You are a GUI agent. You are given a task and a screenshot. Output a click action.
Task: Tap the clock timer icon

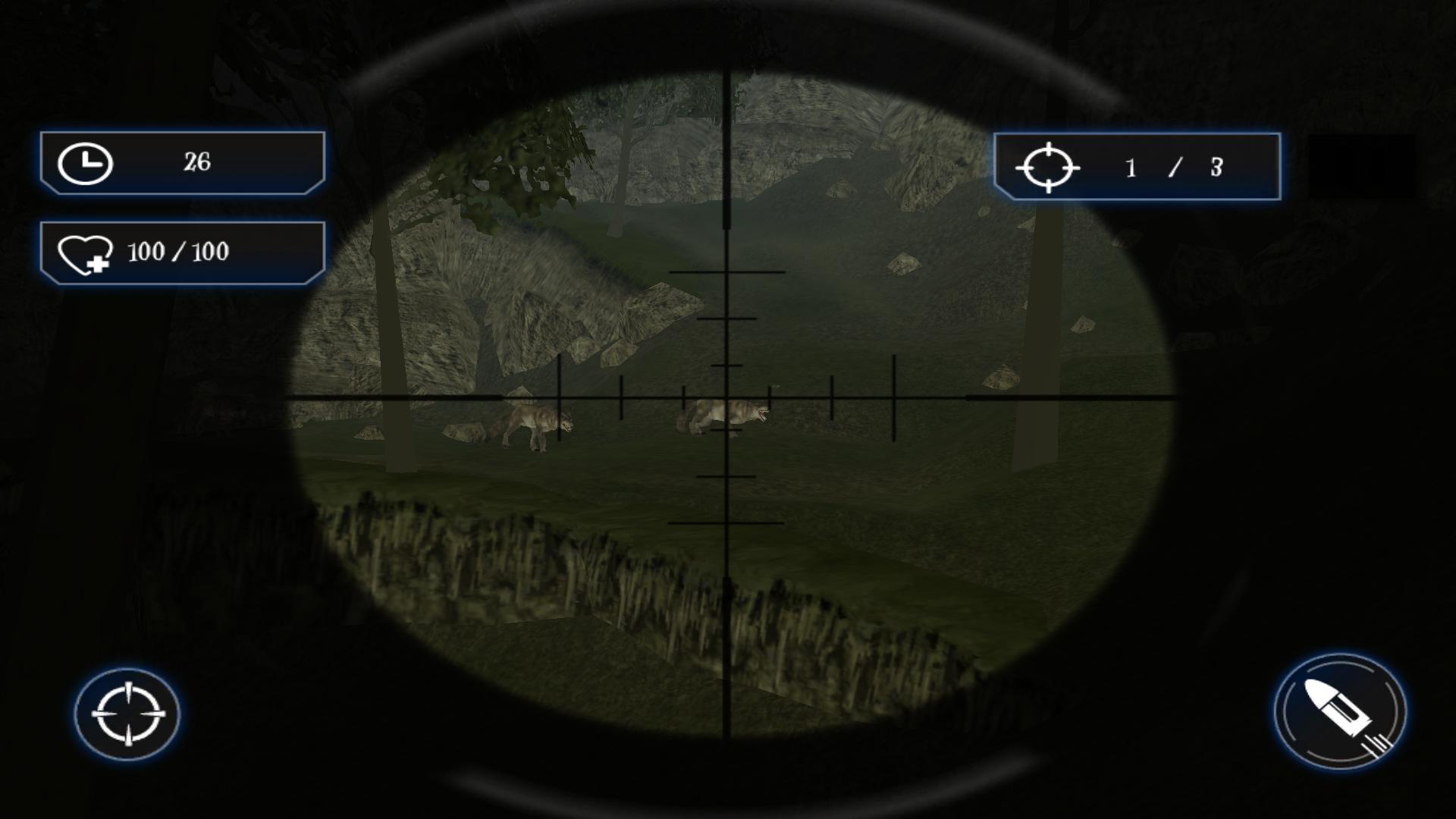[x=86, y=162]
